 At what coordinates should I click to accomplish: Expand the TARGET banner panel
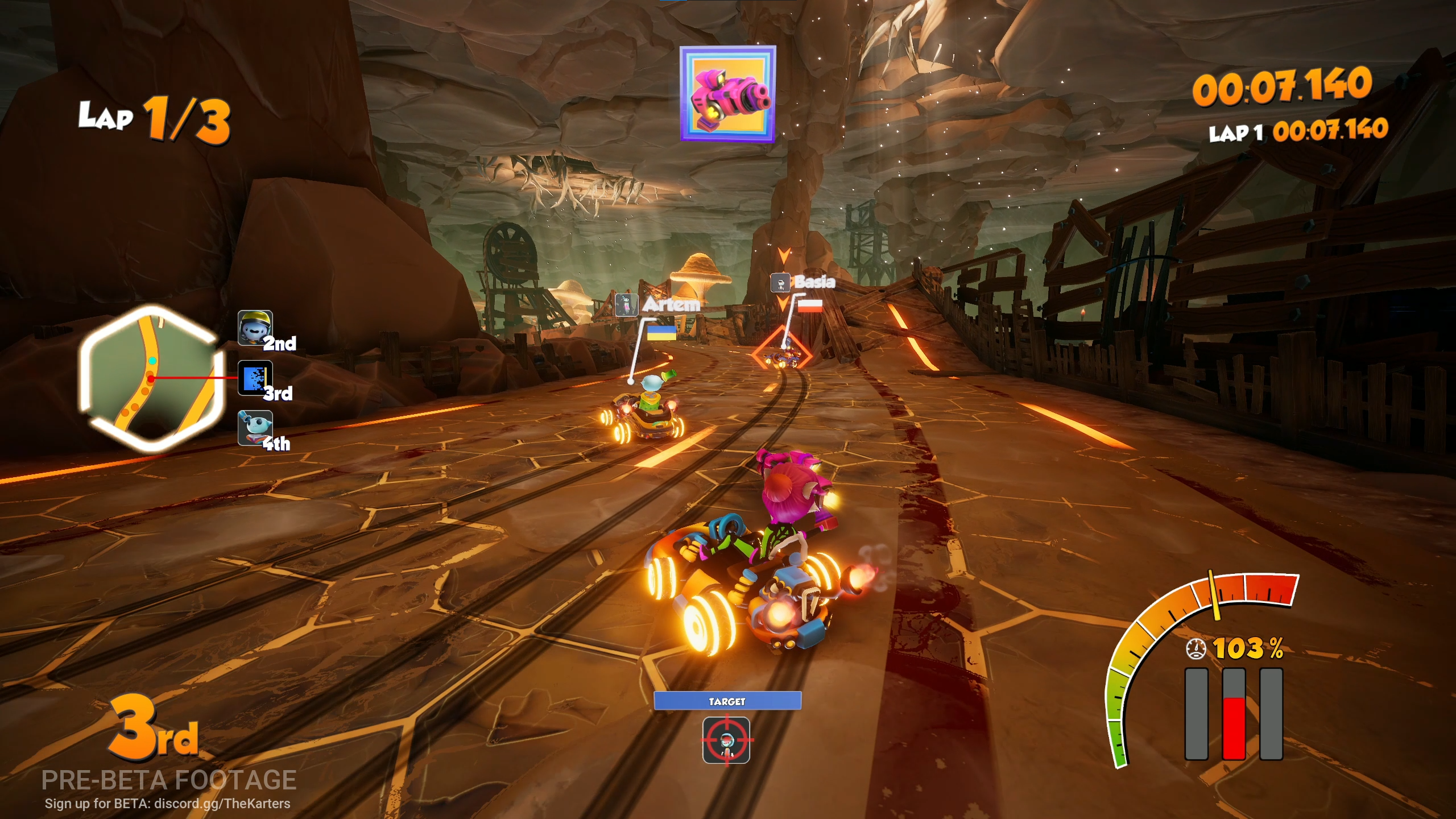point(728,701)
